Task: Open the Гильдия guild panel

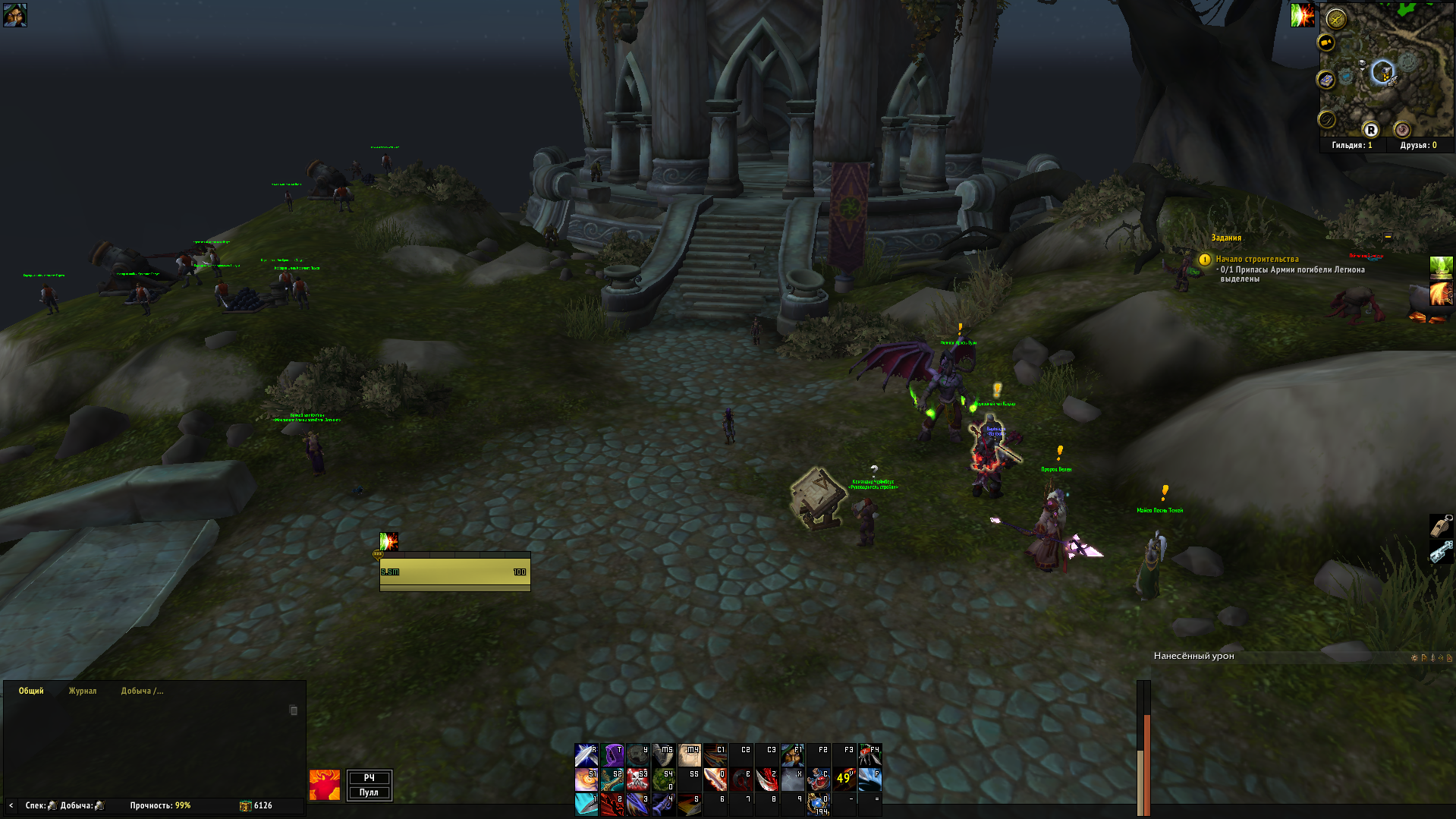Action: (1352, 145)
